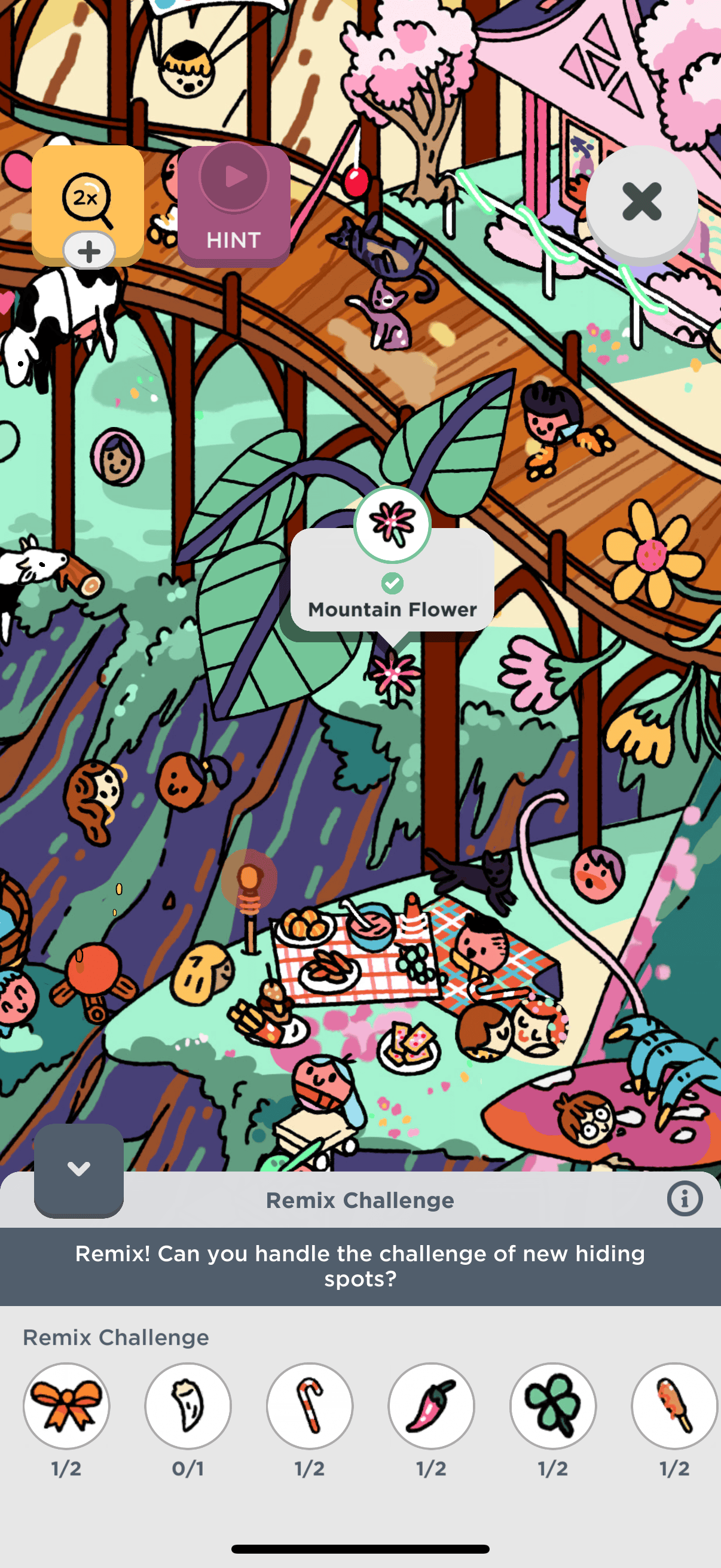Screen dimensions: 721x1568
Task: Pick the red chili pepper target item
Action: tap(432, 1405)
